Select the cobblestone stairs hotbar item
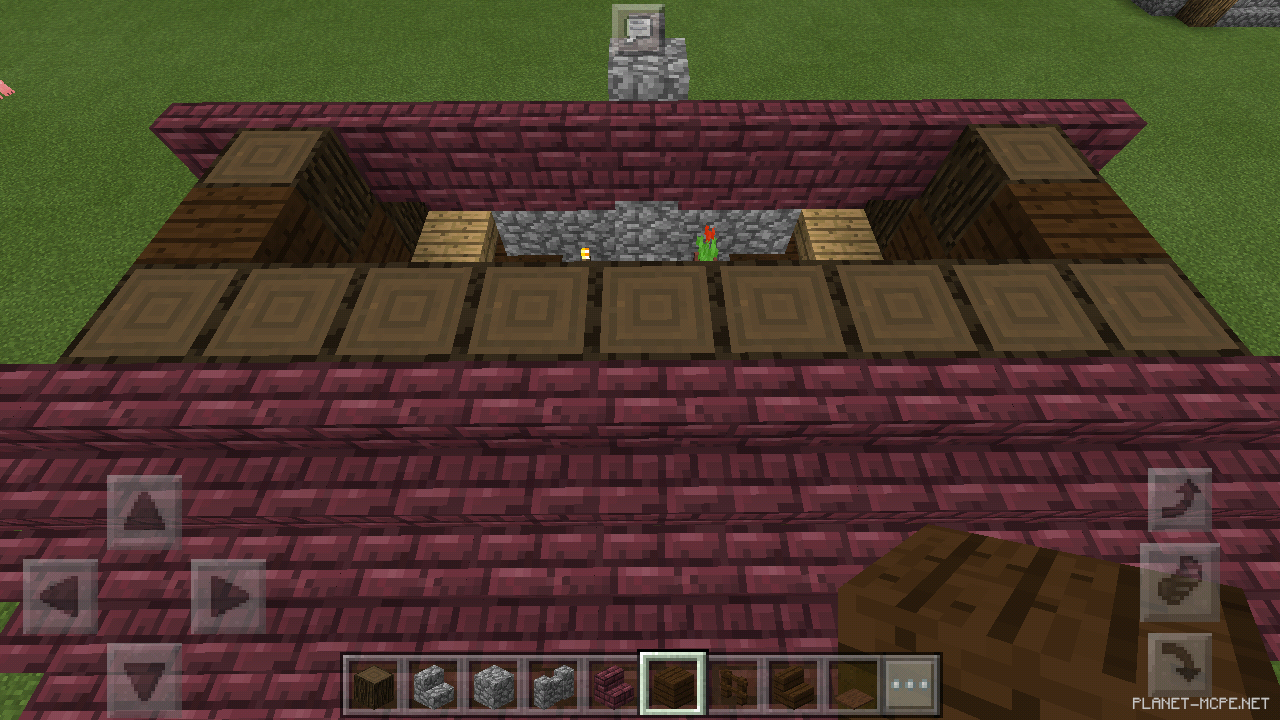1280x720 pixels. [436, 683]
